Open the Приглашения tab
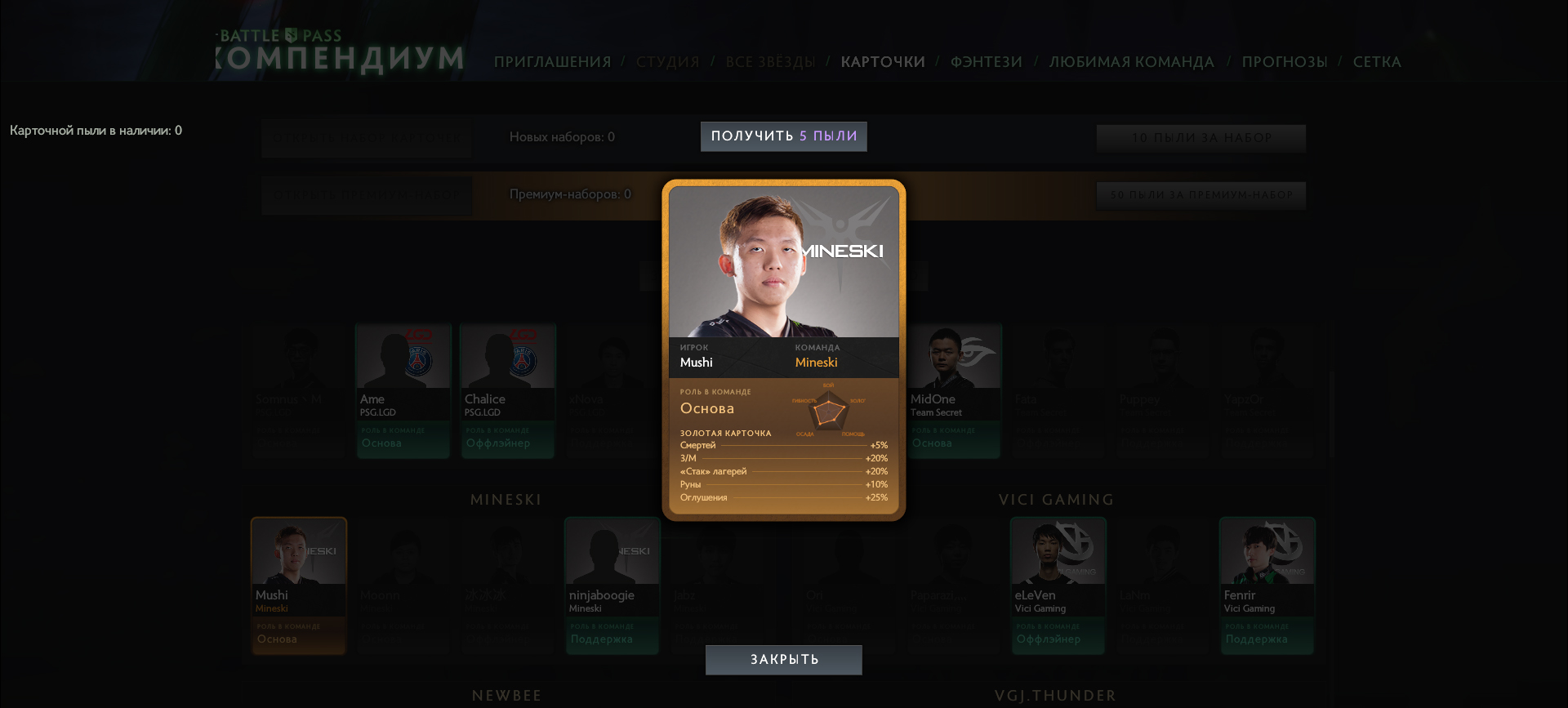The width and height of the screenshot is (1568, 708). pos(552,62)
